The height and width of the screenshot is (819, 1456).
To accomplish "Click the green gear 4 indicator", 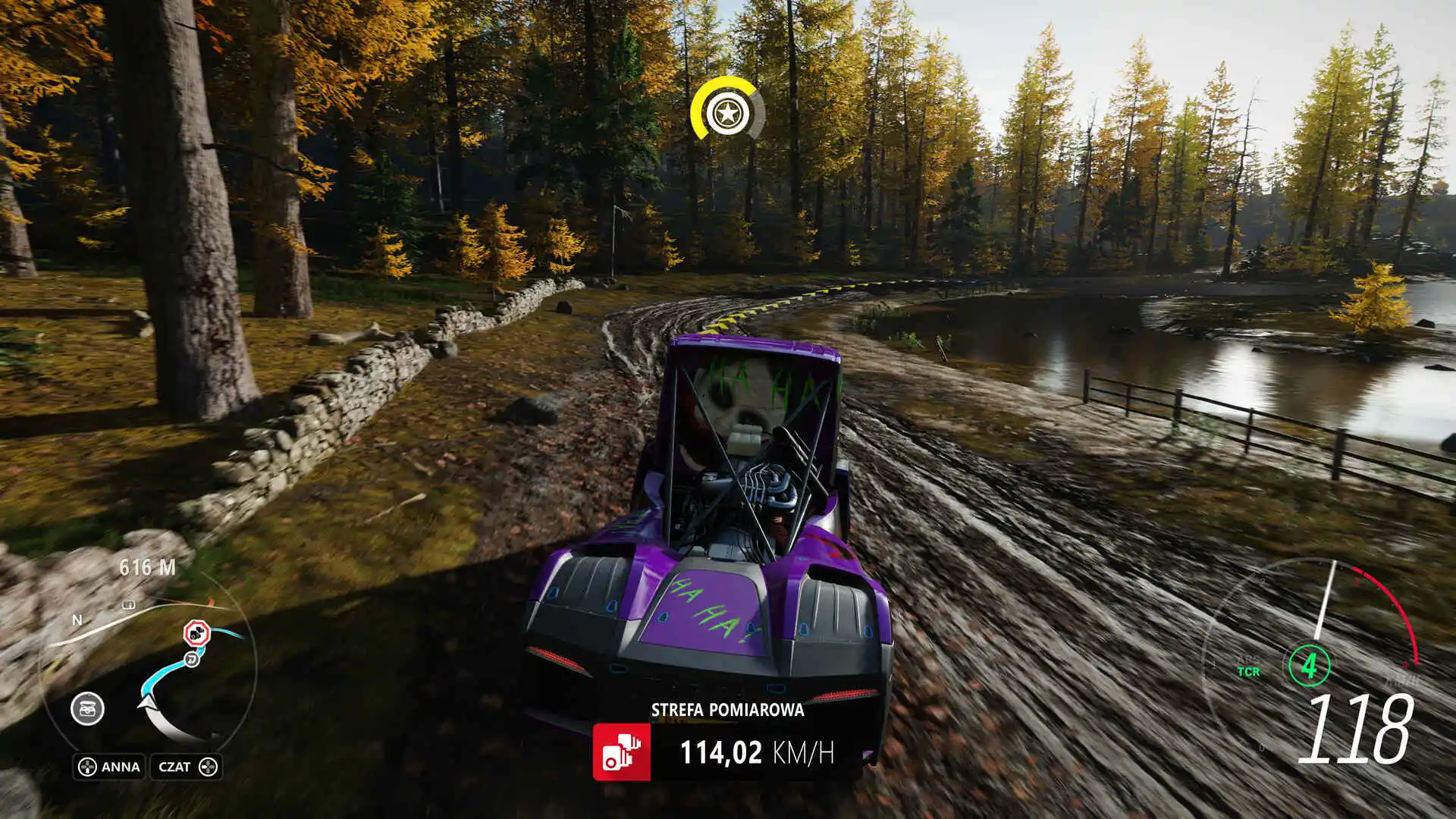I will pos(1309,665).
